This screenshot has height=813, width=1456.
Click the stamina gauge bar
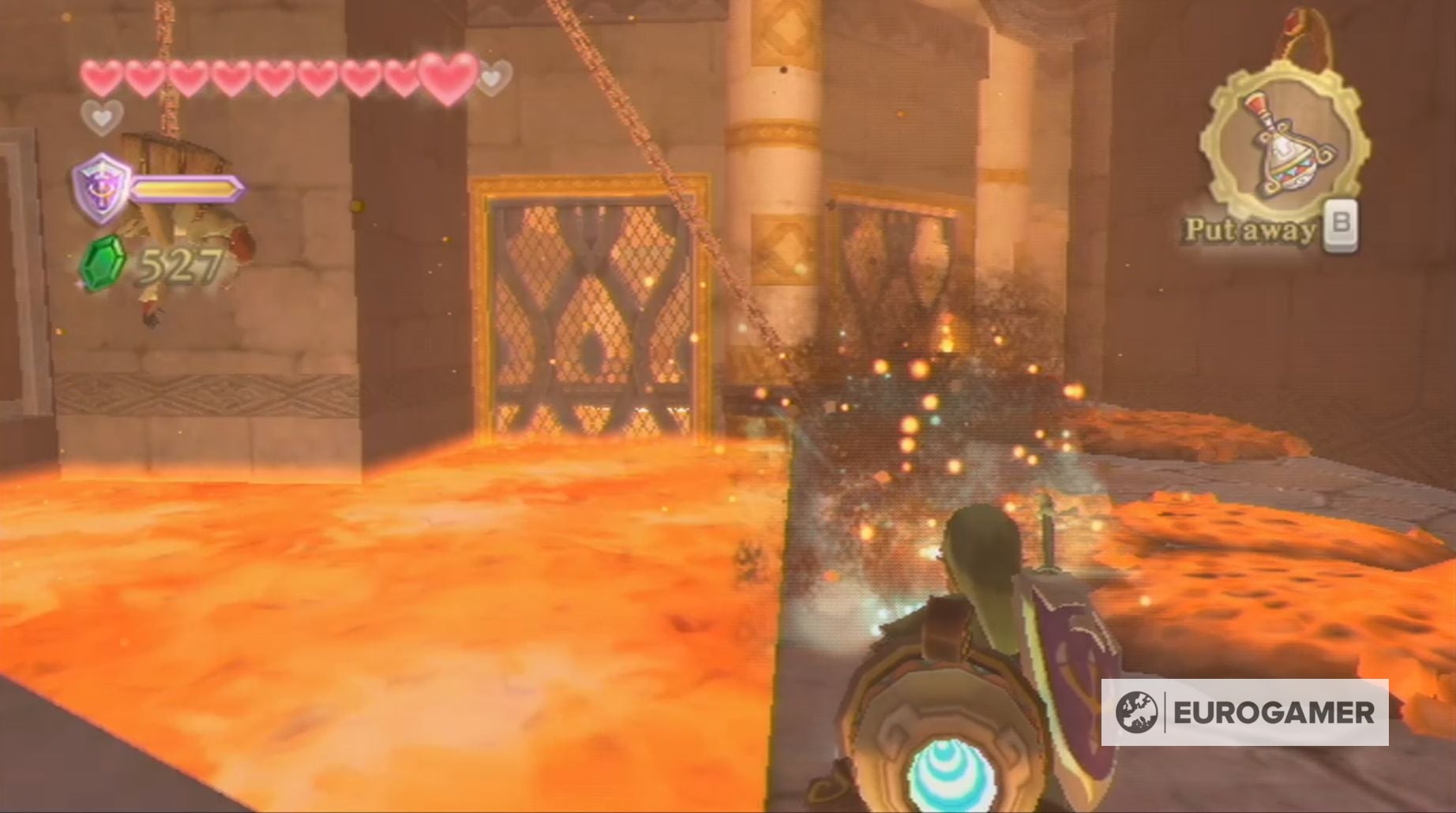coord(187,189)
